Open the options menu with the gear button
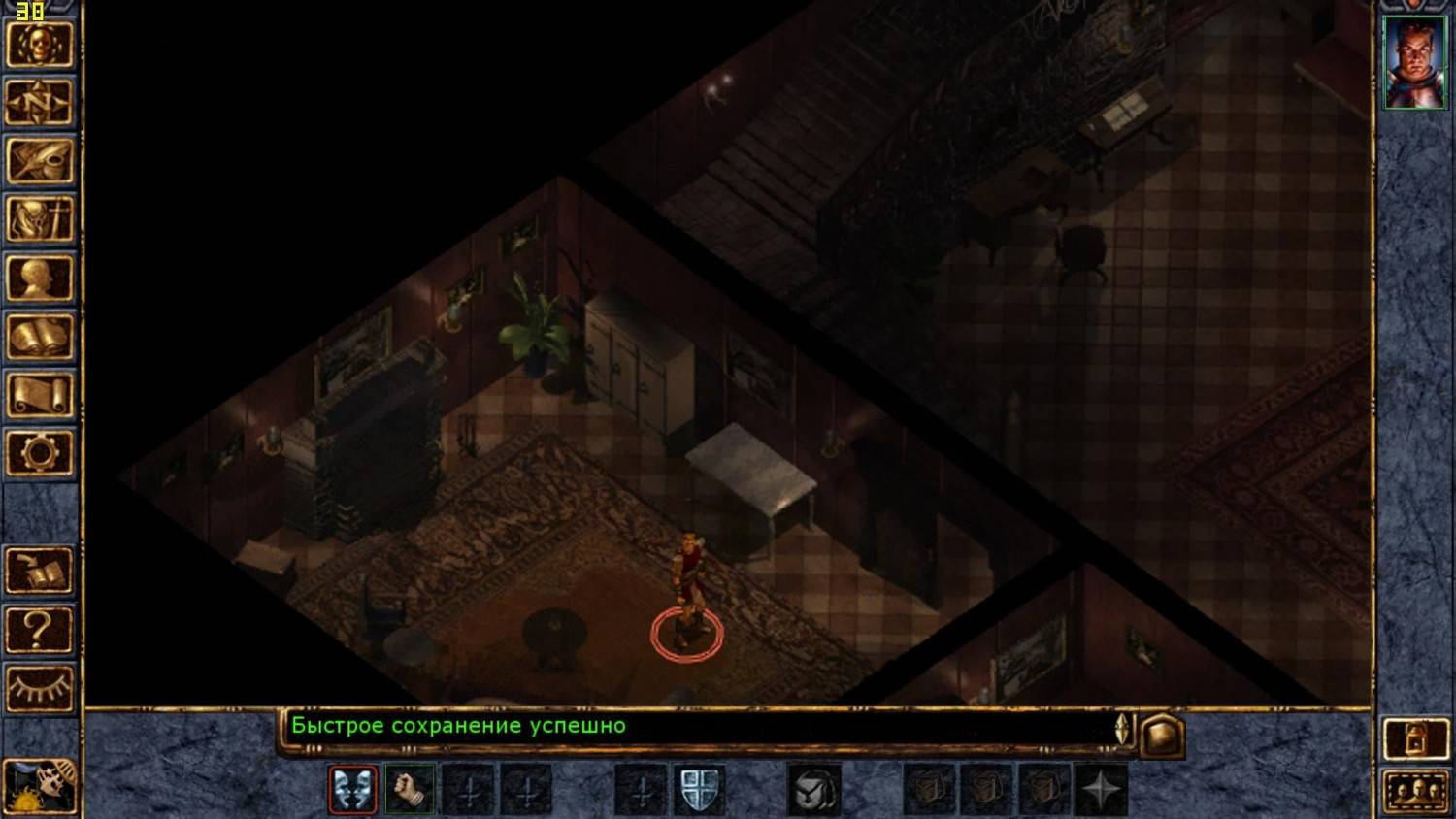The image size is (1456, 819). coord(40,453)
